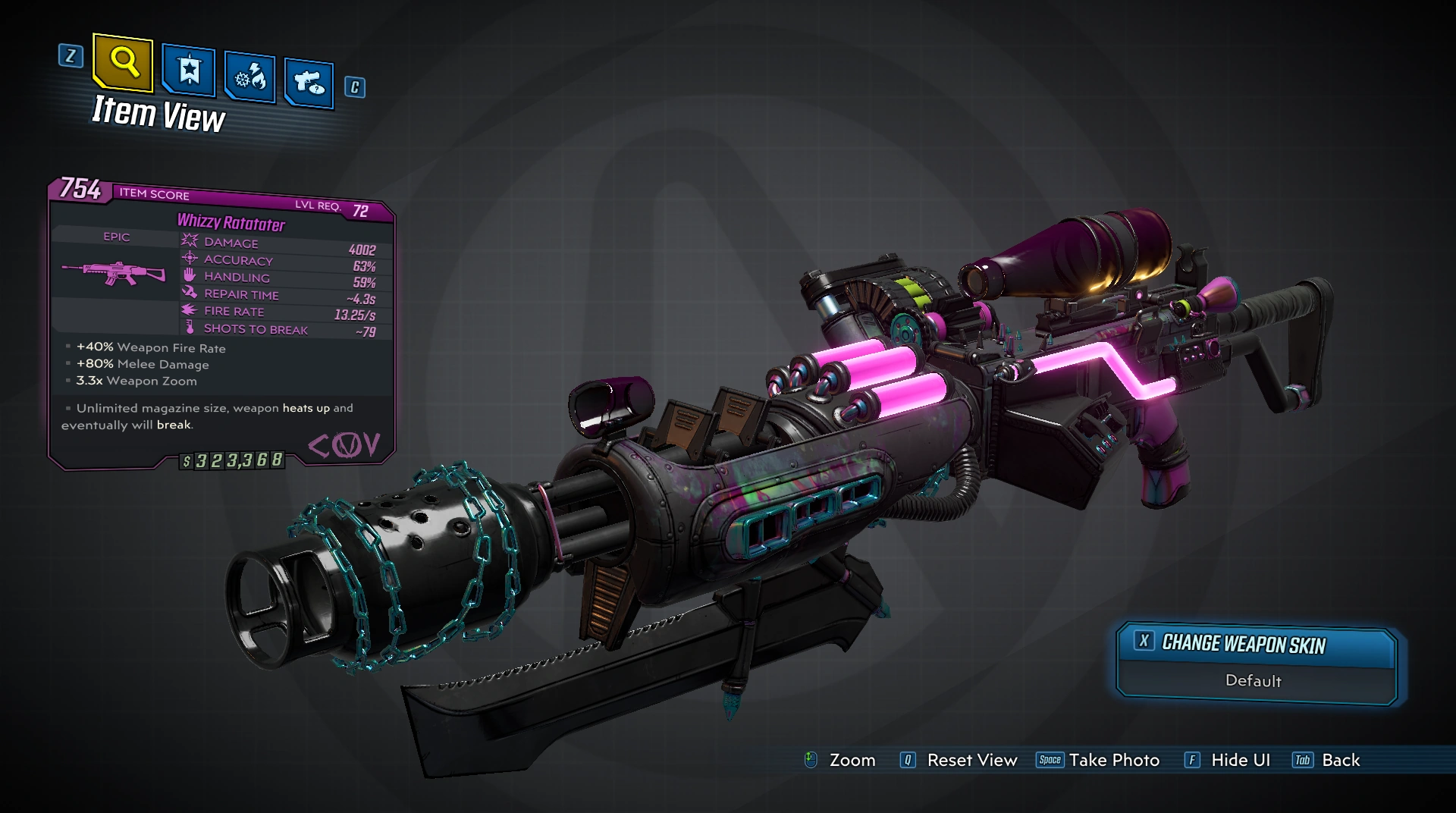
Task: Activate the Take Photo option
Action: 1098,760
